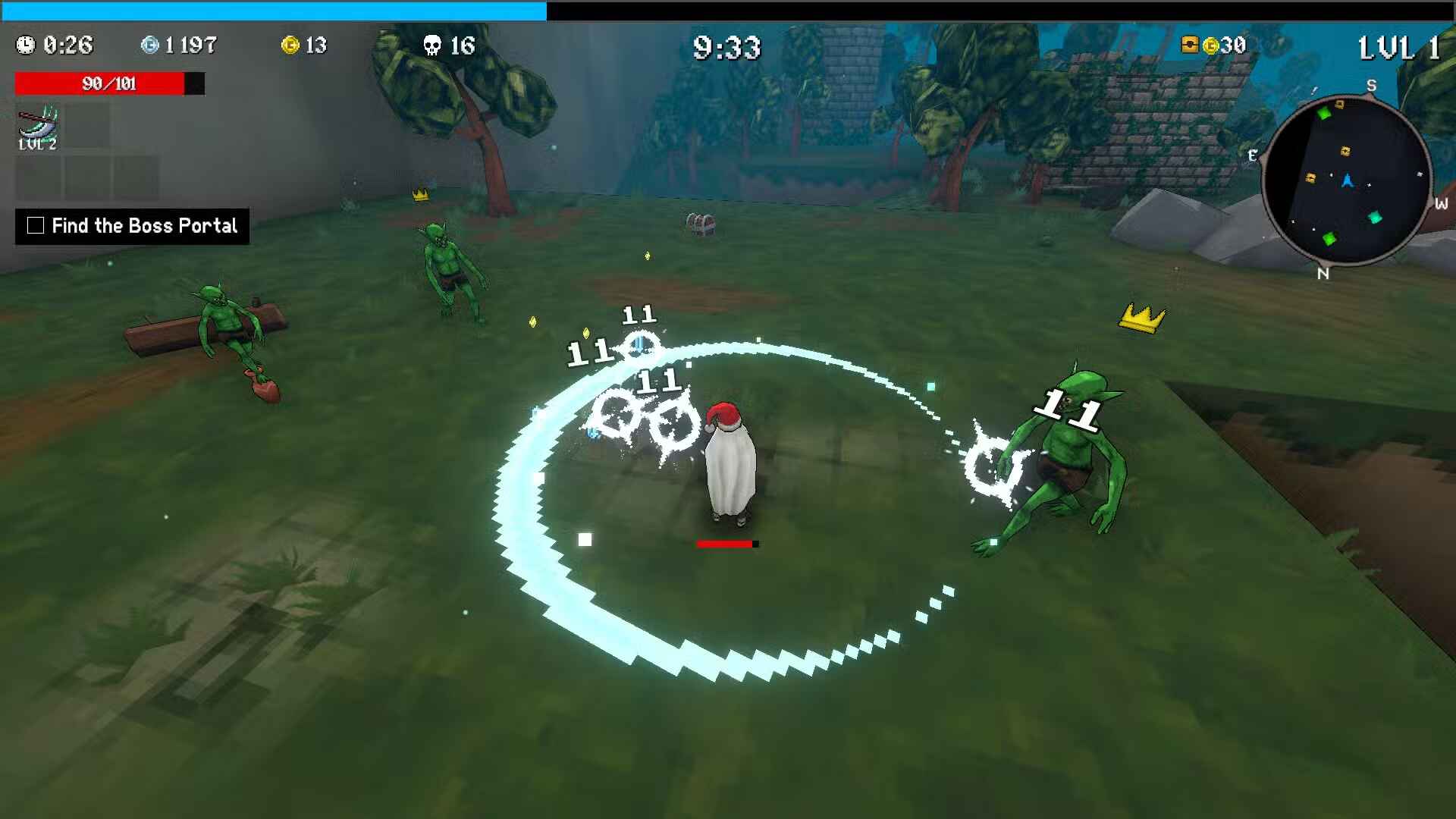
Task: Click the S compass direction label
Action: point(1372,85)
